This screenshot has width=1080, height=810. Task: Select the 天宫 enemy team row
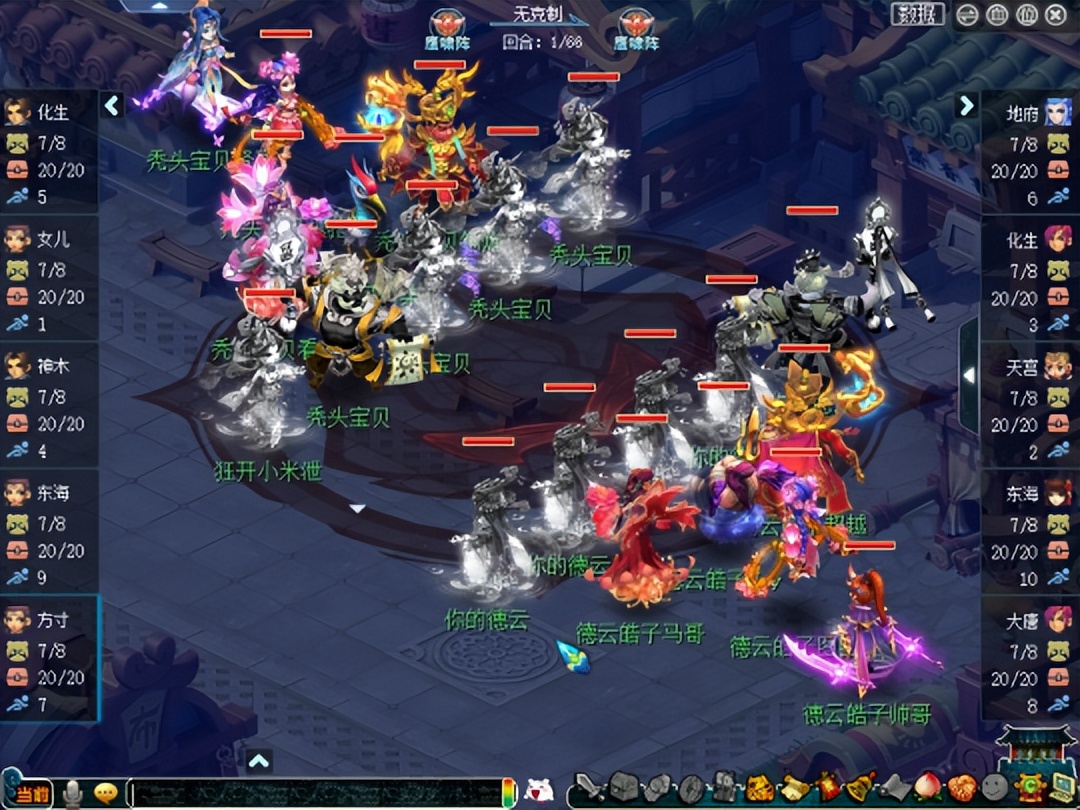[1030, 406]
